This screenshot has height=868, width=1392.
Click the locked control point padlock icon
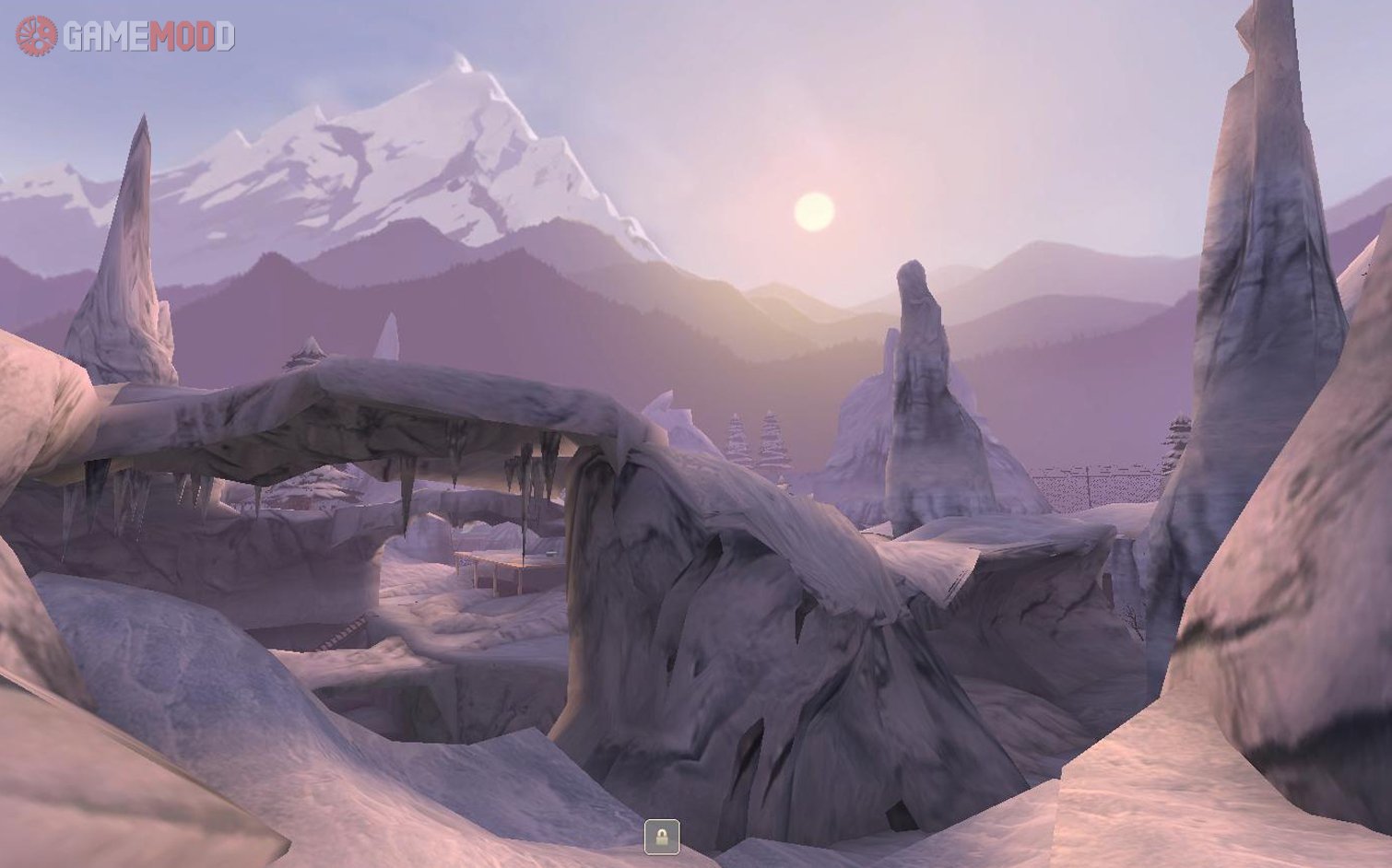[x=661, y=837]
